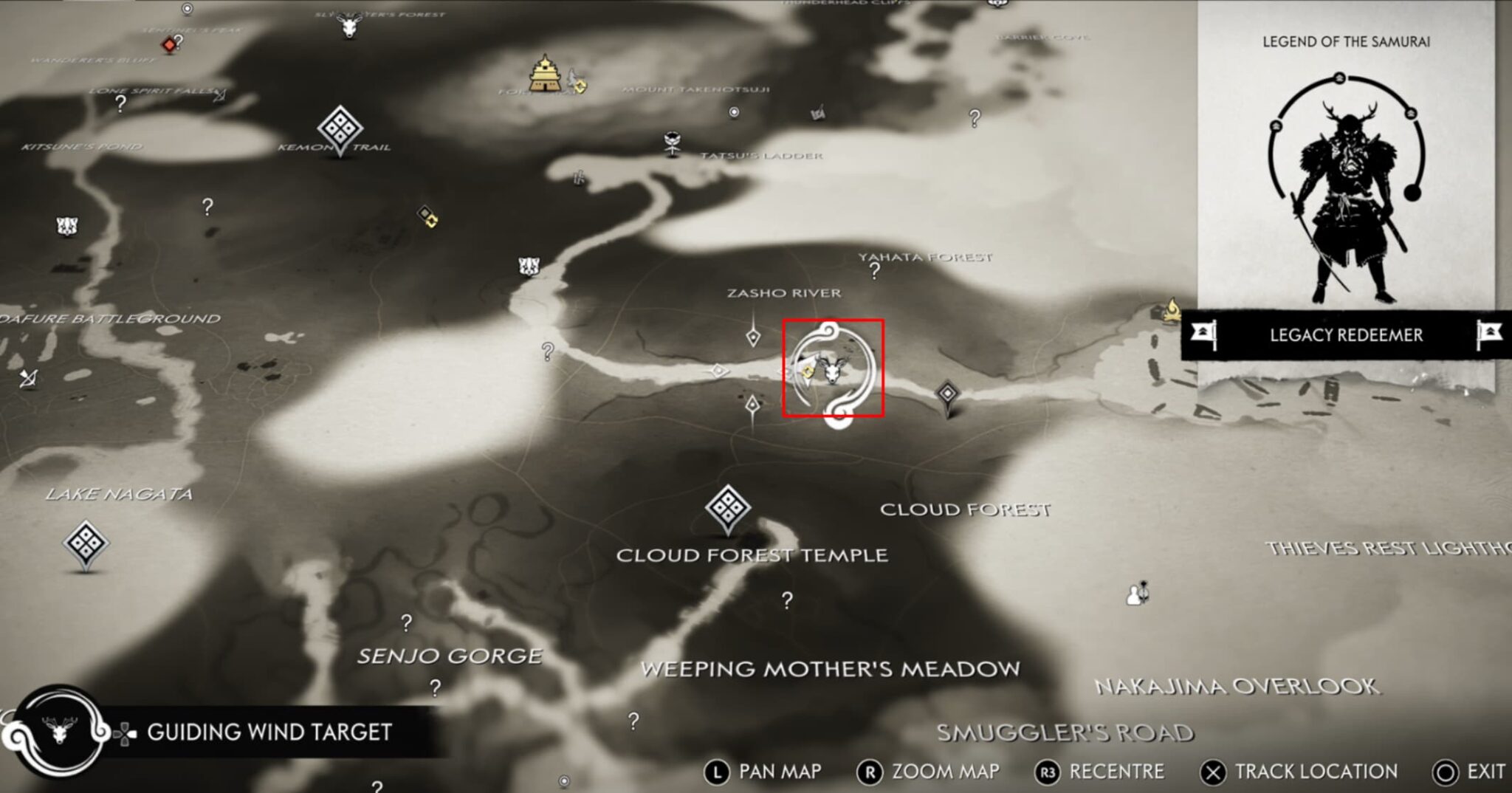
Task: Click the fox crest icon above Dafure Battleground
Action: click(66, 225)
